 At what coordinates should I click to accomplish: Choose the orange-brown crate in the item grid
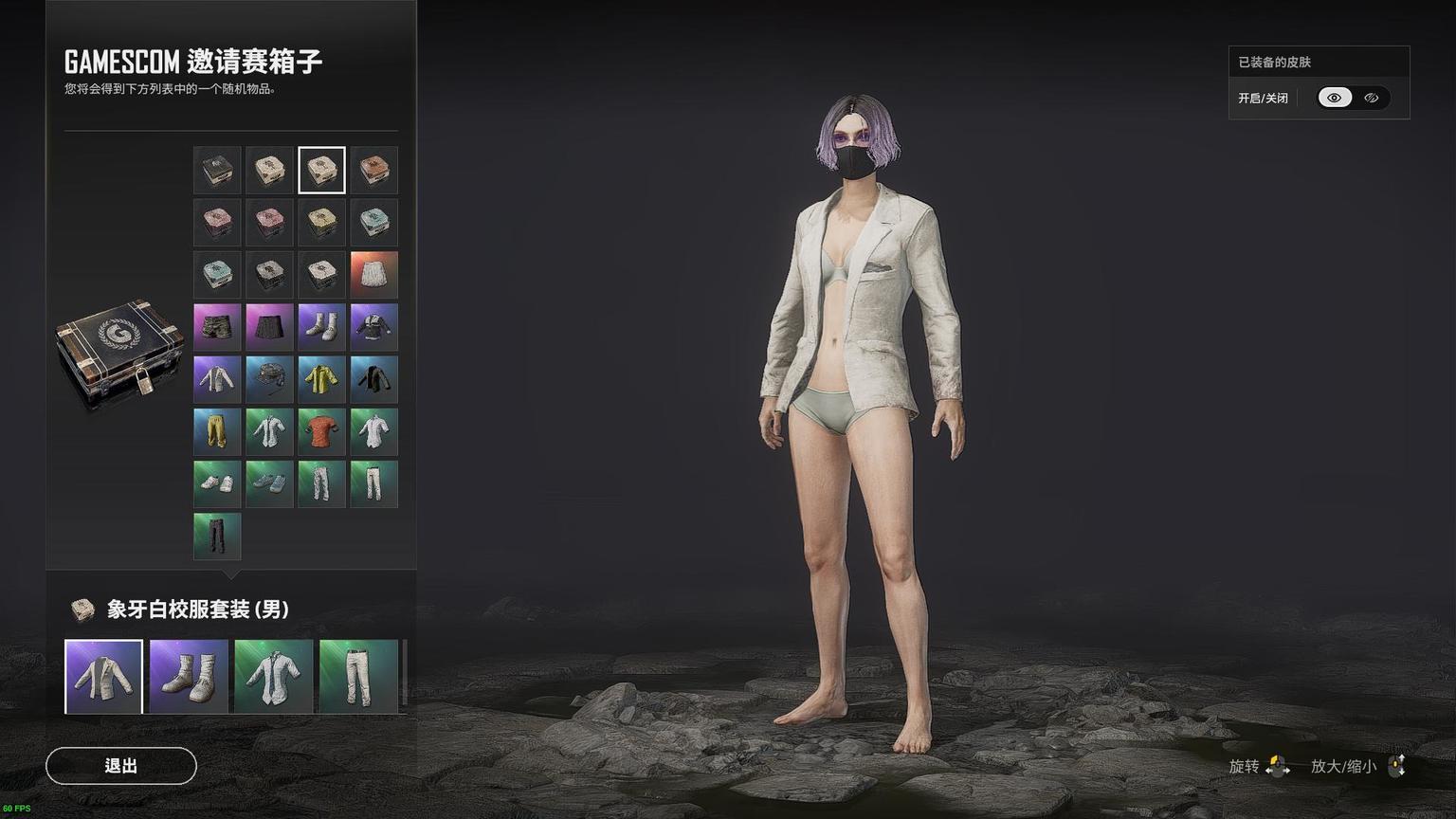[x=373, y=171]
